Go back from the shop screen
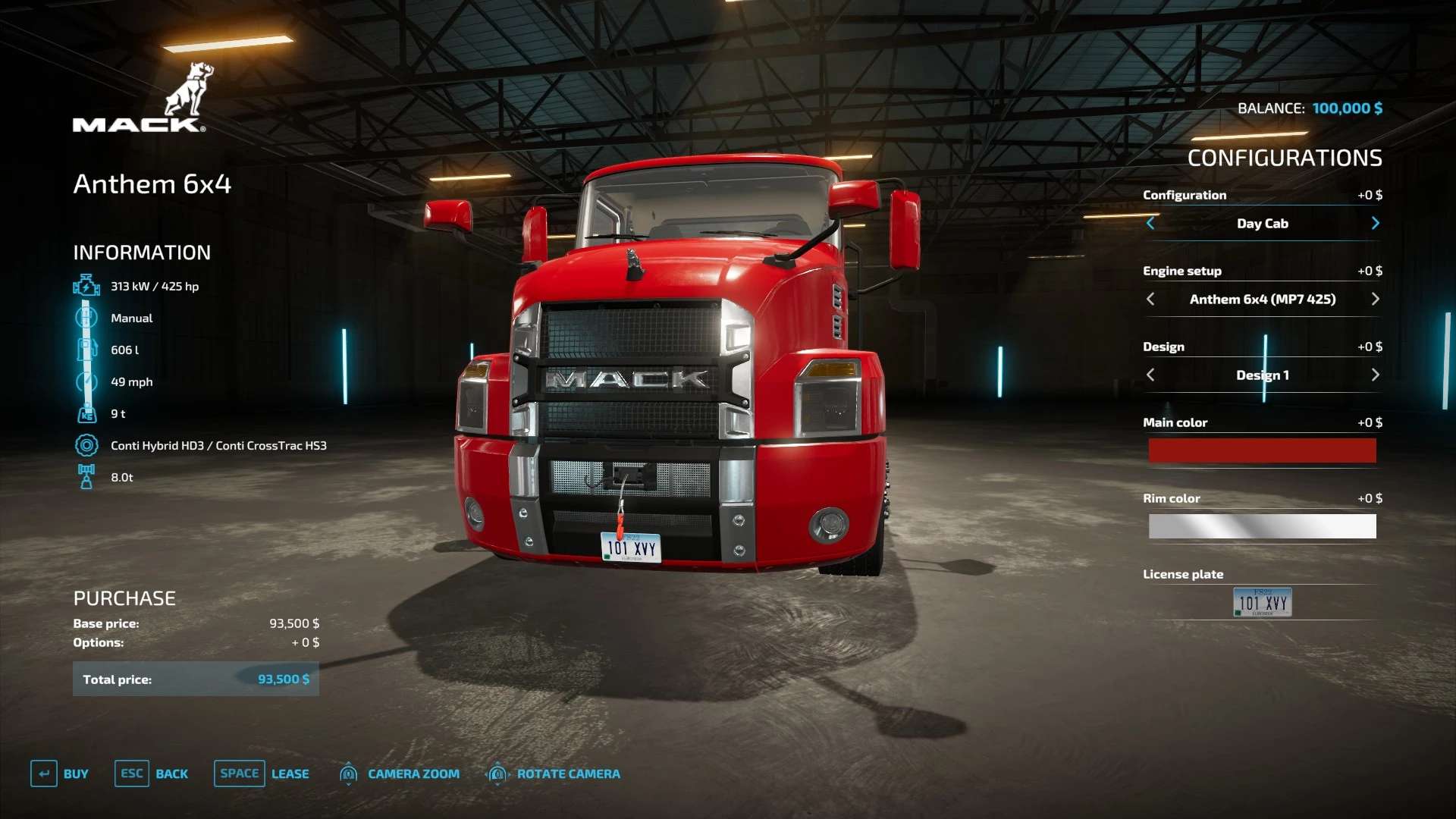1456x819 pixels. (x=152, y=773)
